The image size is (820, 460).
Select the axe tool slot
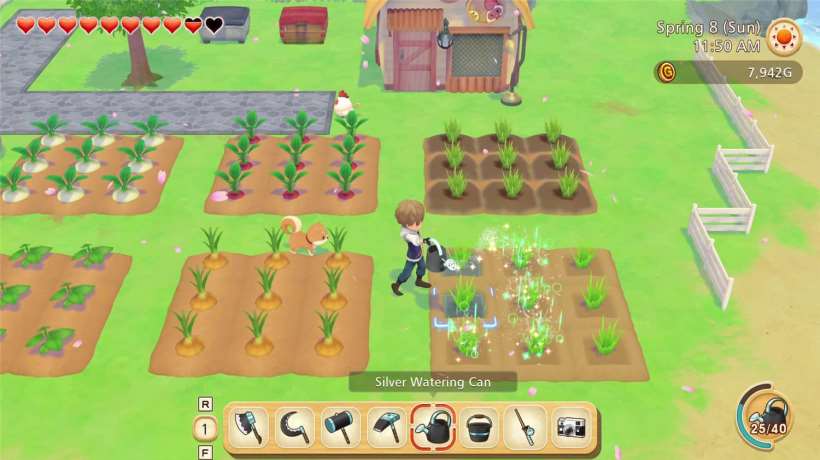[x=249, y=428]
